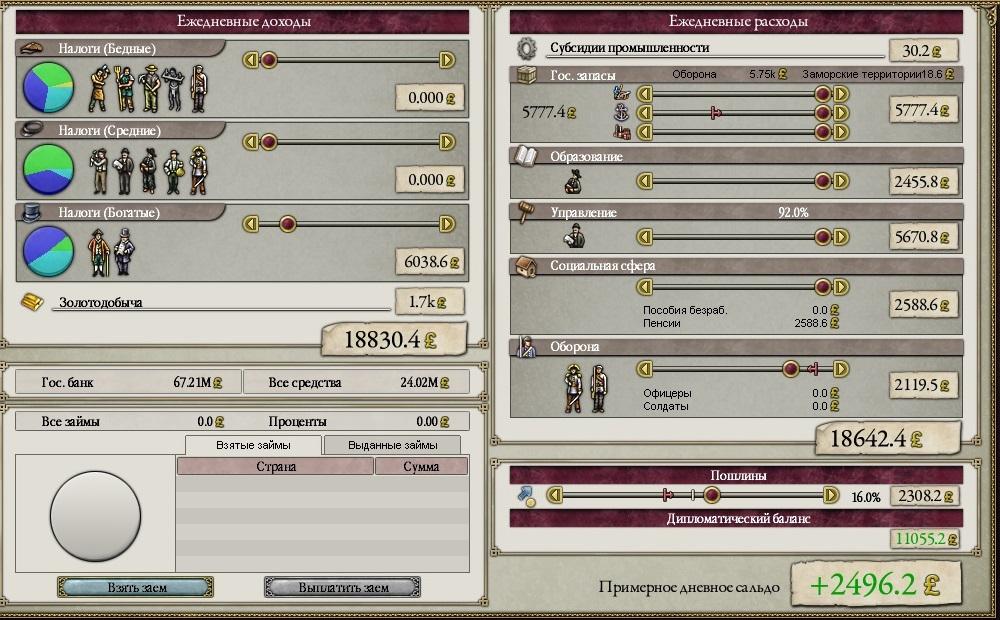Increase poor taxes with right arrow
This screenshot has width=1000, height=620.
click(447, 61)
